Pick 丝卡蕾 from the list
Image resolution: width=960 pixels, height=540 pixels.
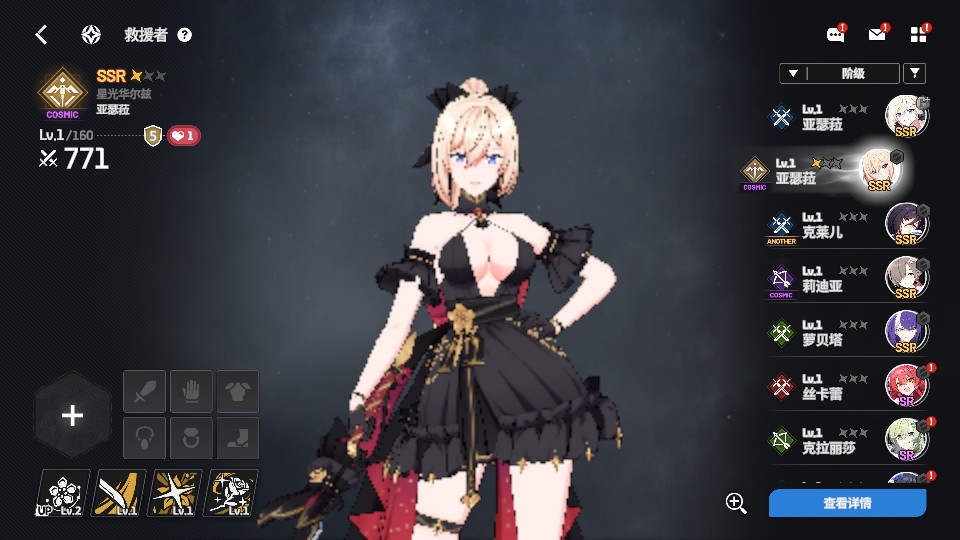coord(850,386)
